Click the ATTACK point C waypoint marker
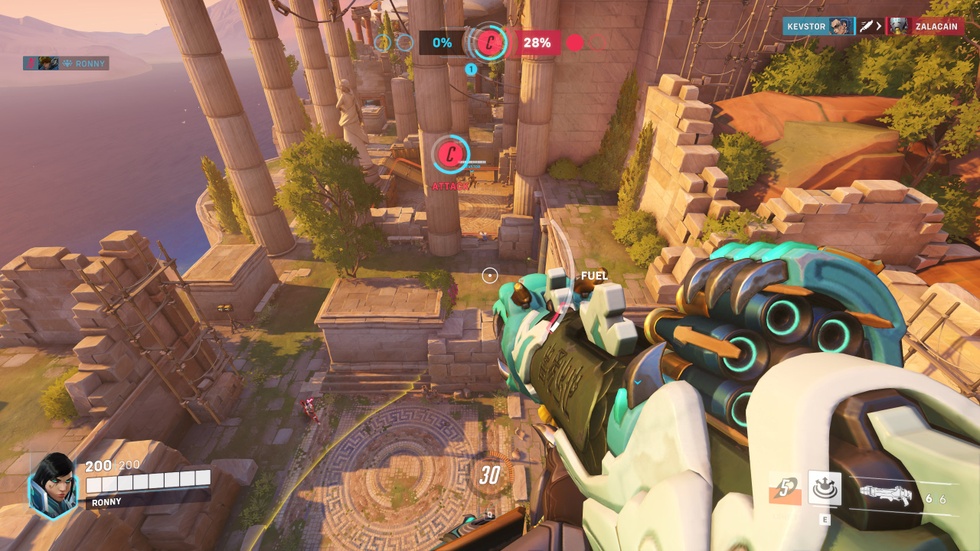The image size is (980, 551). pos(451,154)
